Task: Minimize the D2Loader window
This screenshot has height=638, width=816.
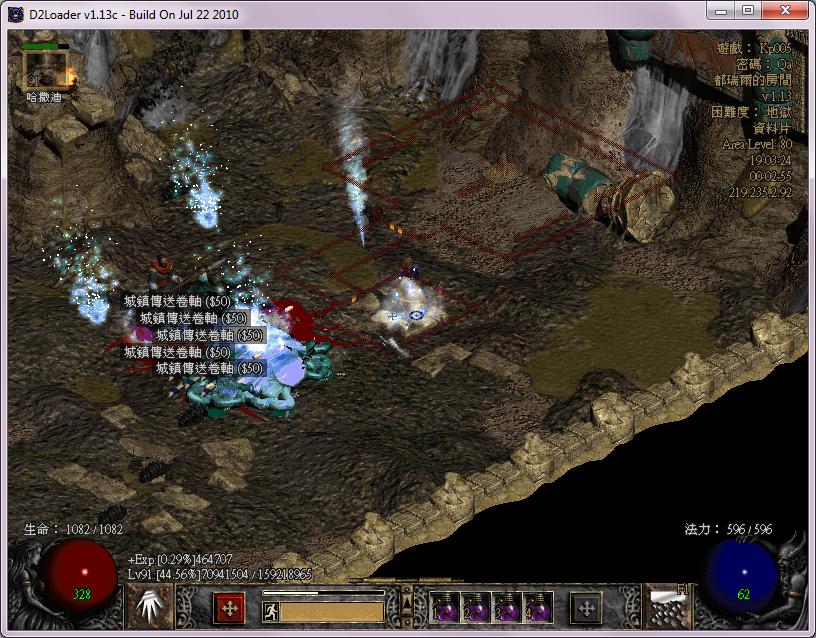Action: pos(719,10)
